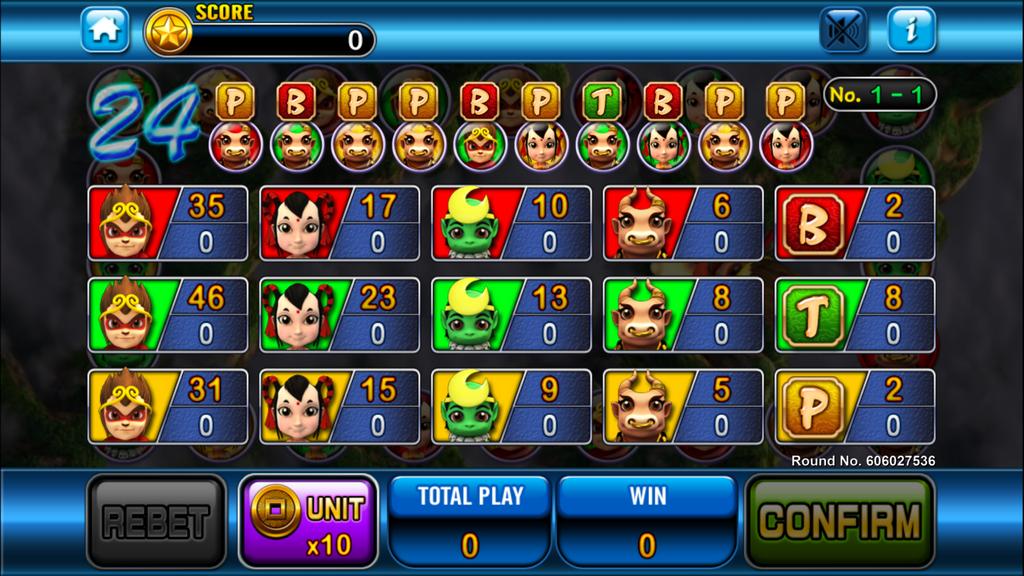Place bet on red green-goblin tile
Viewport: 1024px width, 576px height.
pyautogui.click(x=512, y=223)
